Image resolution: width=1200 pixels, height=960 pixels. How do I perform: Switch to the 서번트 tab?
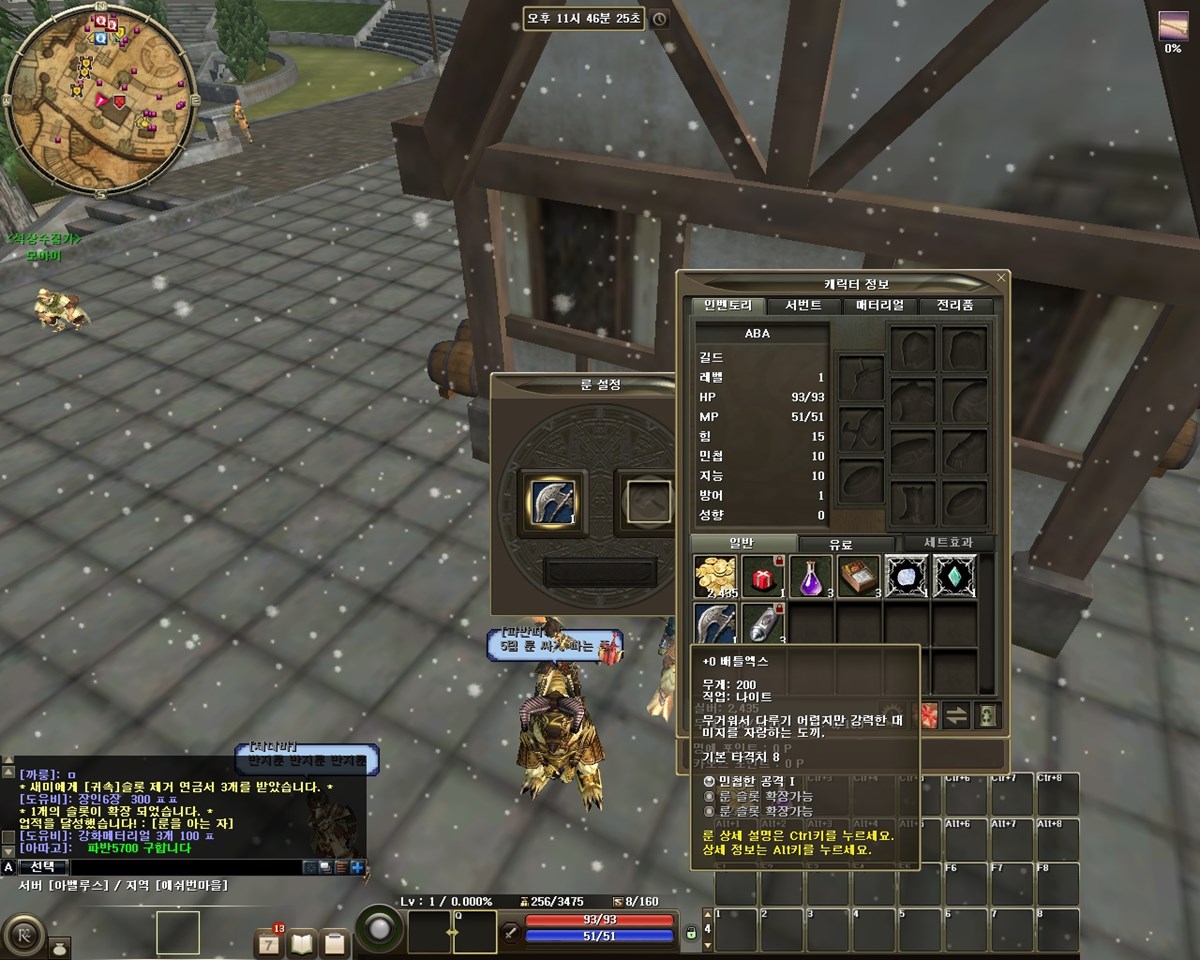coord(802,306)
